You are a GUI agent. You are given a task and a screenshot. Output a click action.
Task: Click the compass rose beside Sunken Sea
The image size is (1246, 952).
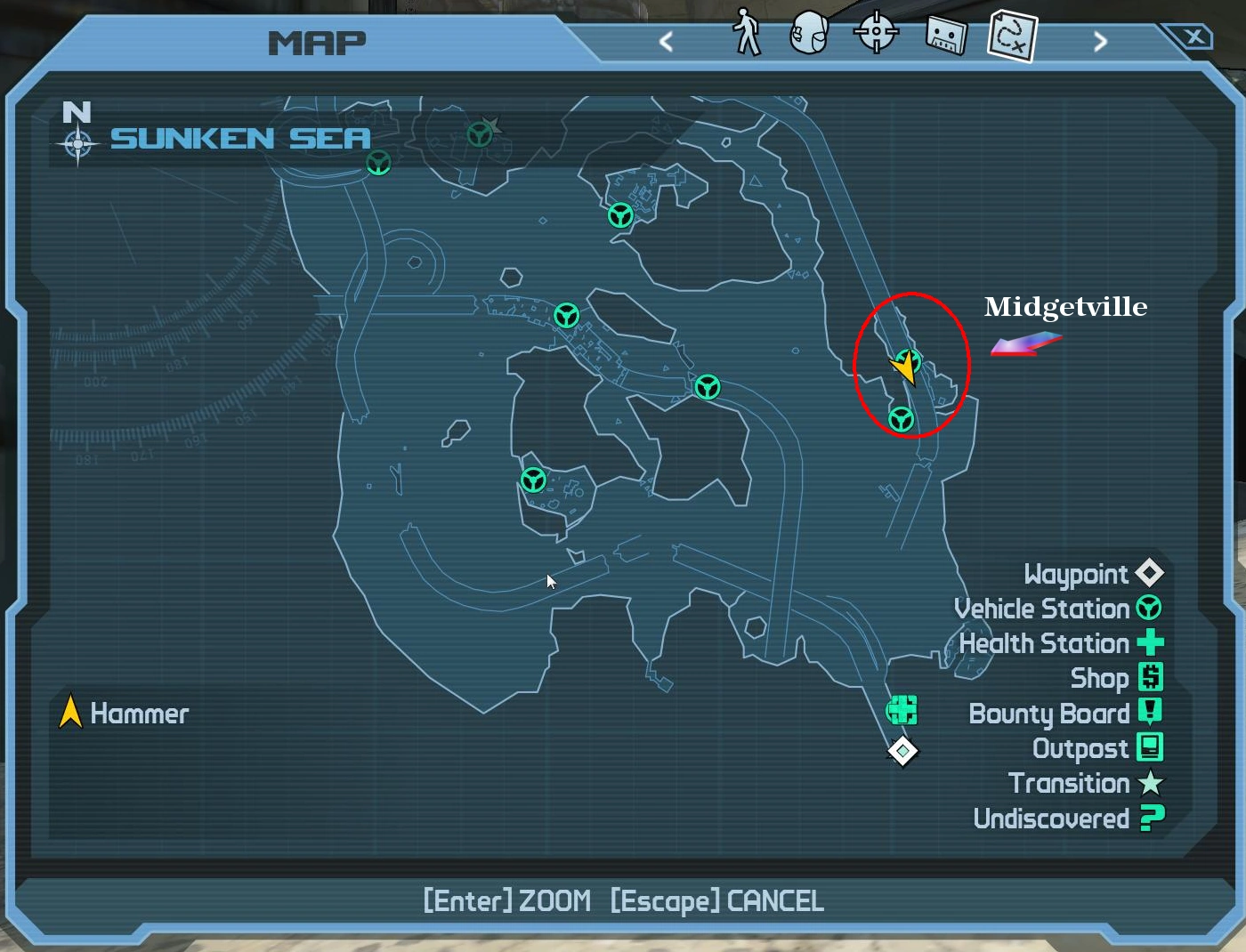[x=78, y=141]
